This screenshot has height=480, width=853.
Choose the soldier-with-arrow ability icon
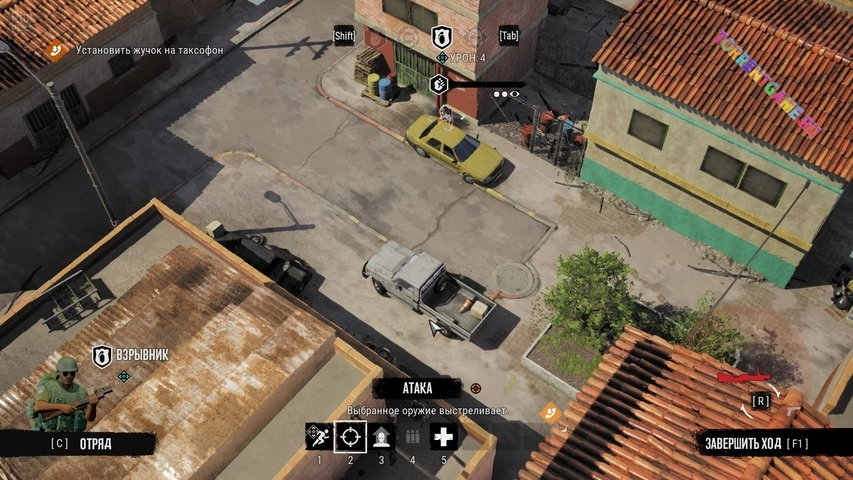tap(381, 436)
